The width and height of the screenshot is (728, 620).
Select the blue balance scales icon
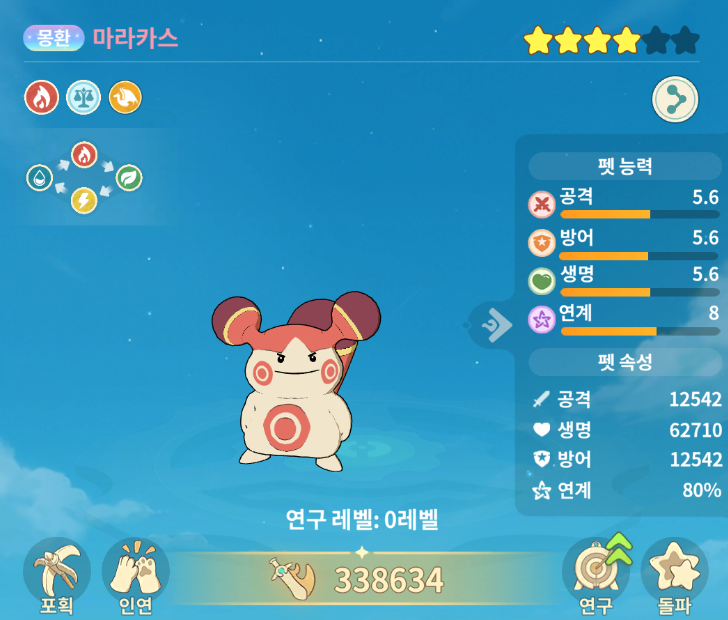83,97
